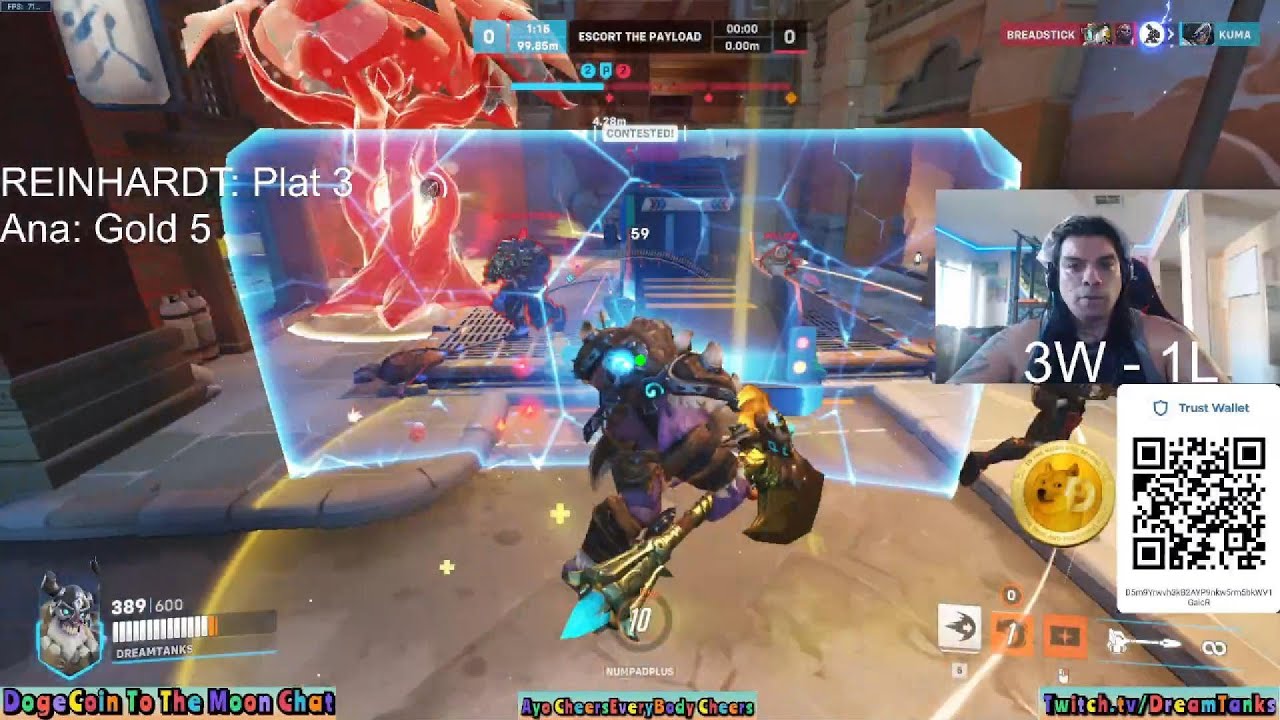Image resolution: width=1280 pixels, height=720 pixels.
Task: Click the payload progress track
Action: click(x=652, y=87)
